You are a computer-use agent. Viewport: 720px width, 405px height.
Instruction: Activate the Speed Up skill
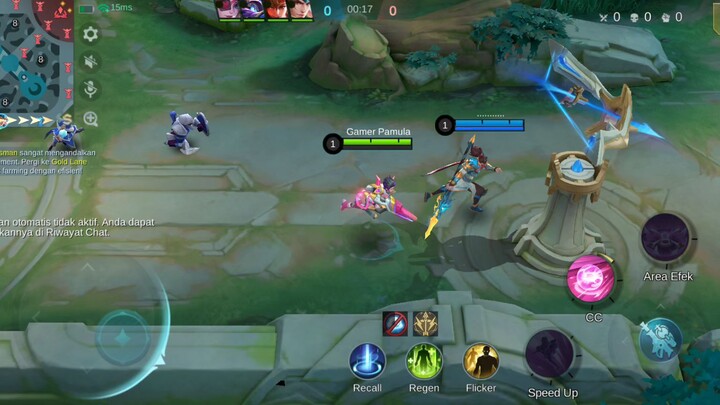coord(551,354)
